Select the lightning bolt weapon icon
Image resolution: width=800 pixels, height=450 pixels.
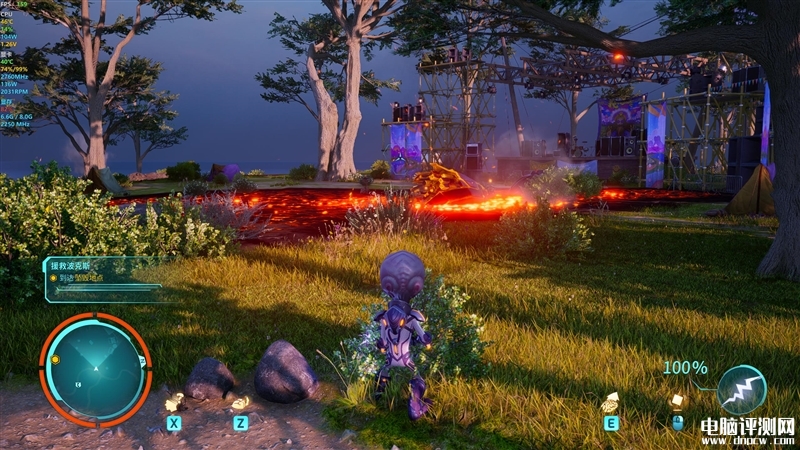(741, 390)
